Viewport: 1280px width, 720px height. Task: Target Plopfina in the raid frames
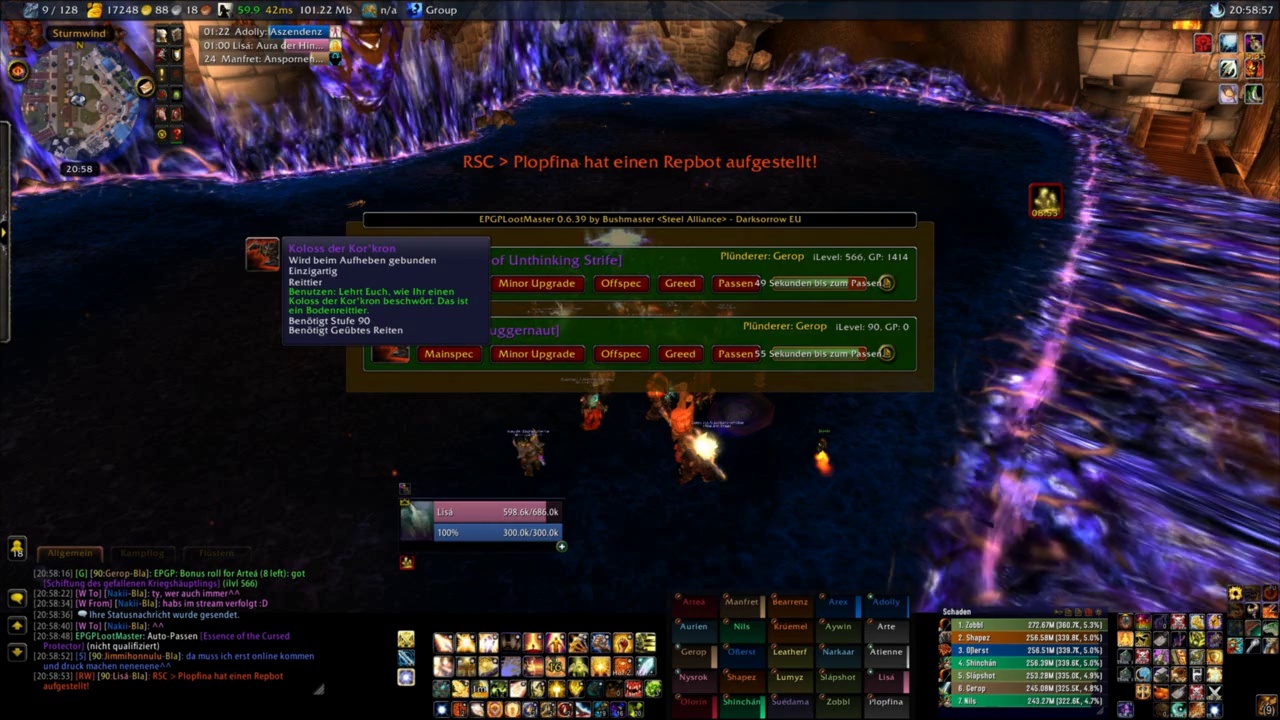click(886, 702)
